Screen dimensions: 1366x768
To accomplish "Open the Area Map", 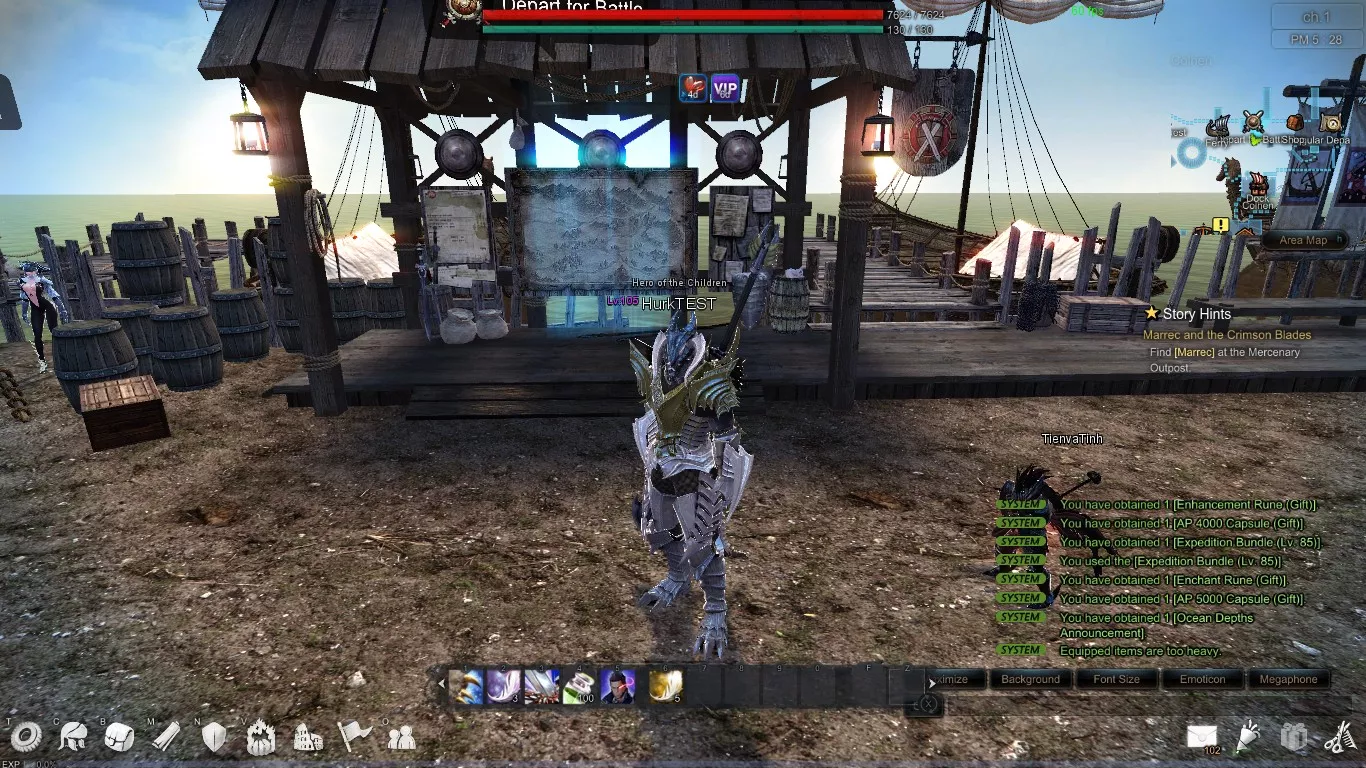I will (x=1303, y=240).
